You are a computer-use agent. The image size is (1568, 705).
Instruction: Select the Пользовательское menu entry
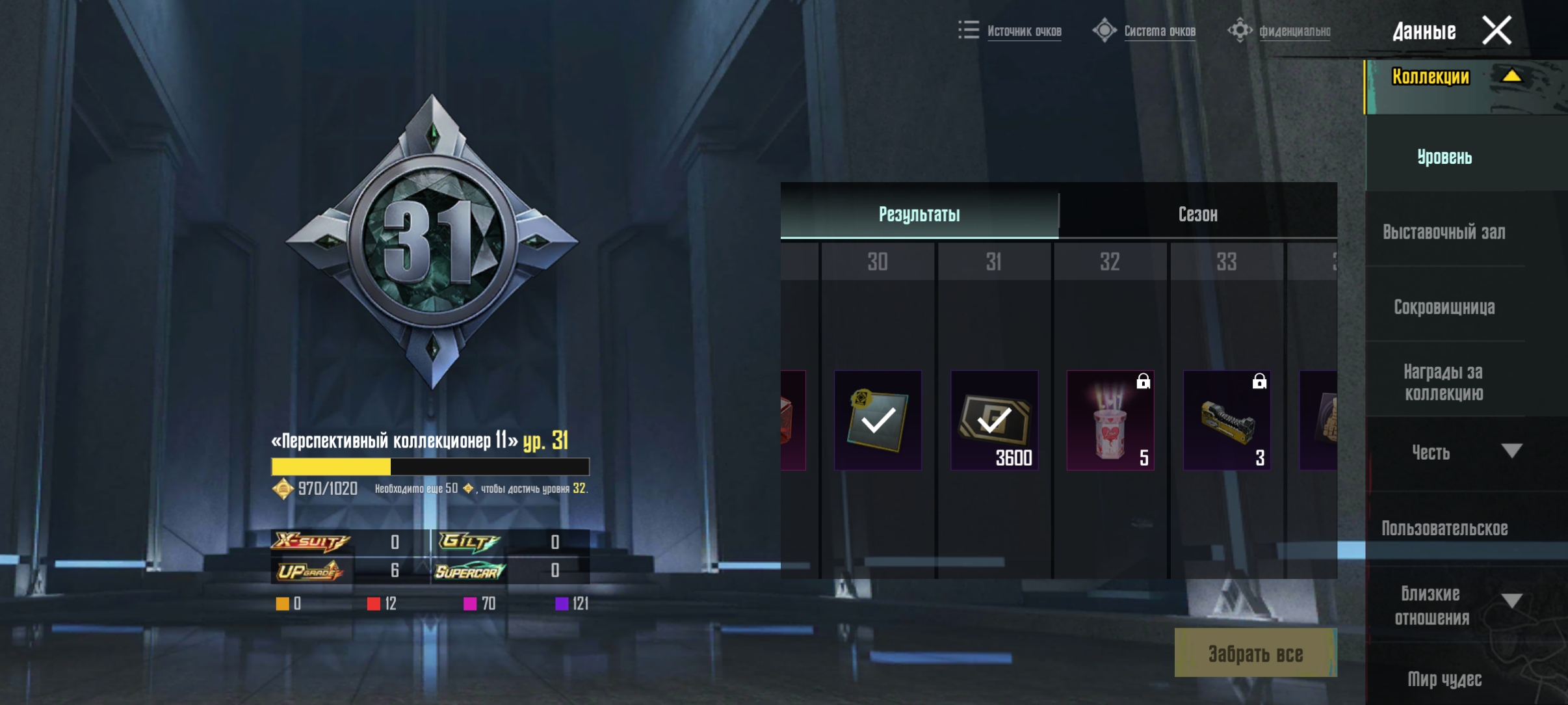coord(1444,528)
